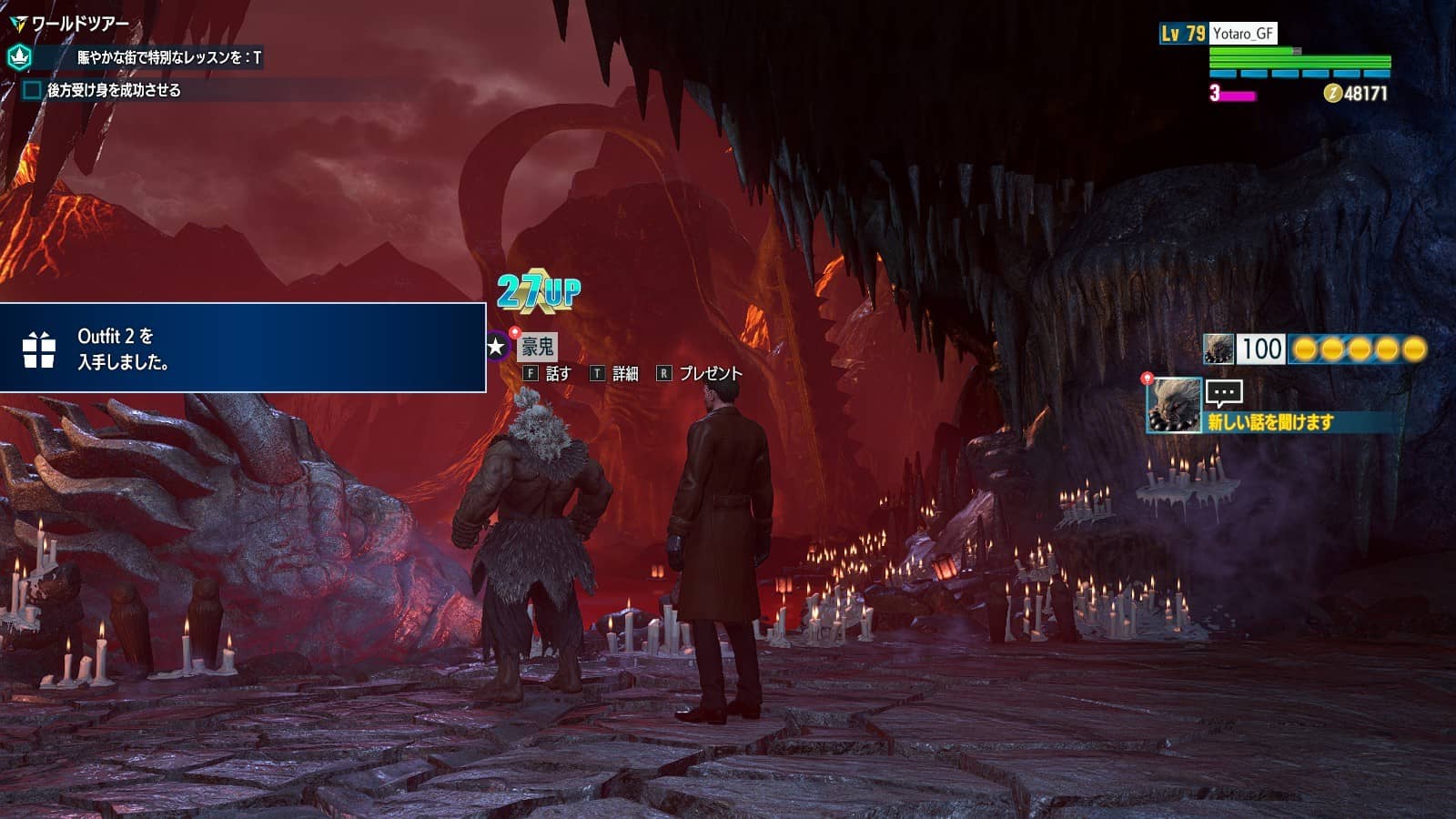Open the 新しい話を聞けます notification

point(1269,421)
